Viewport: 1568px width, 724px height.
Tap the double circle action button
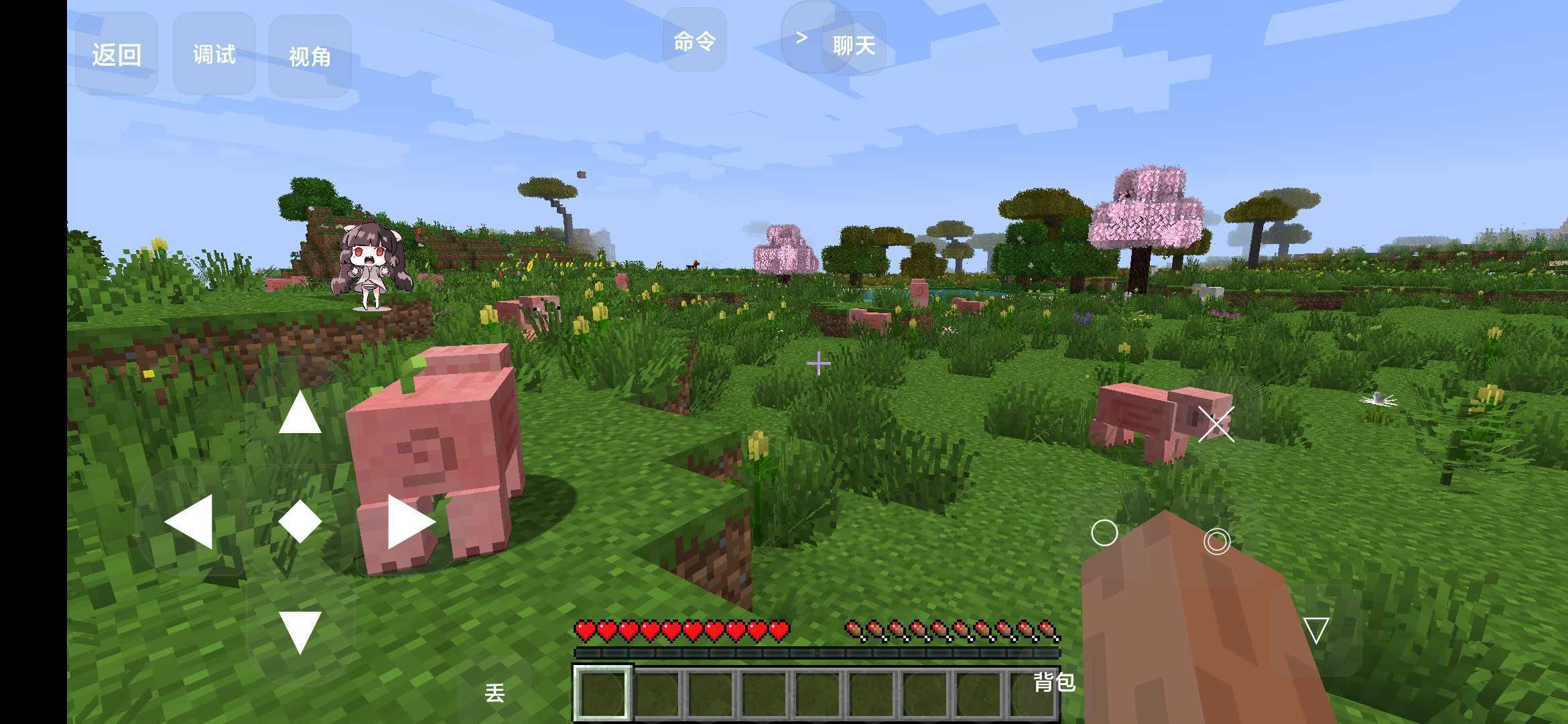1217,541
